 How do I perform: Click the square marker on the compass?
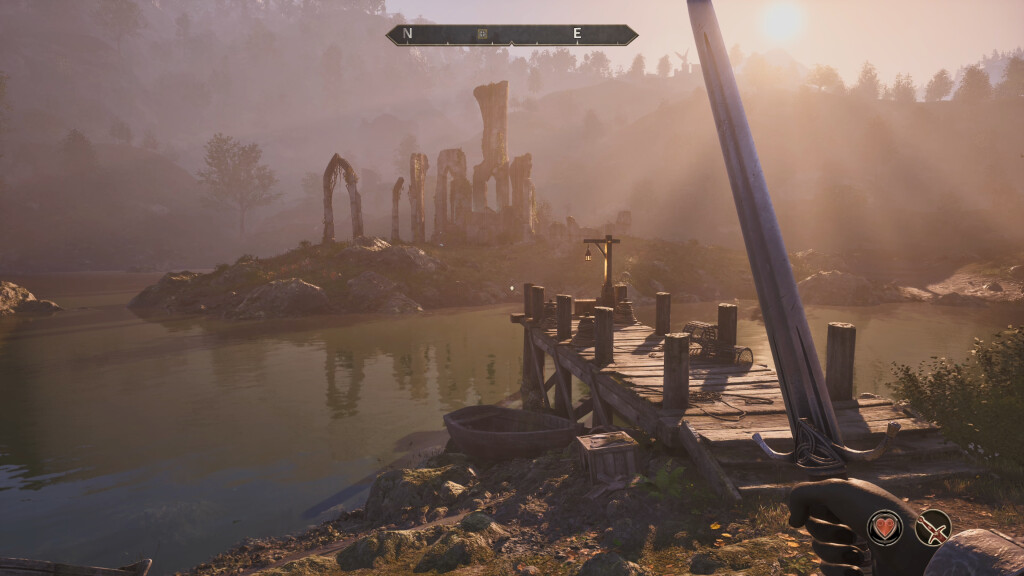(482, 34)
